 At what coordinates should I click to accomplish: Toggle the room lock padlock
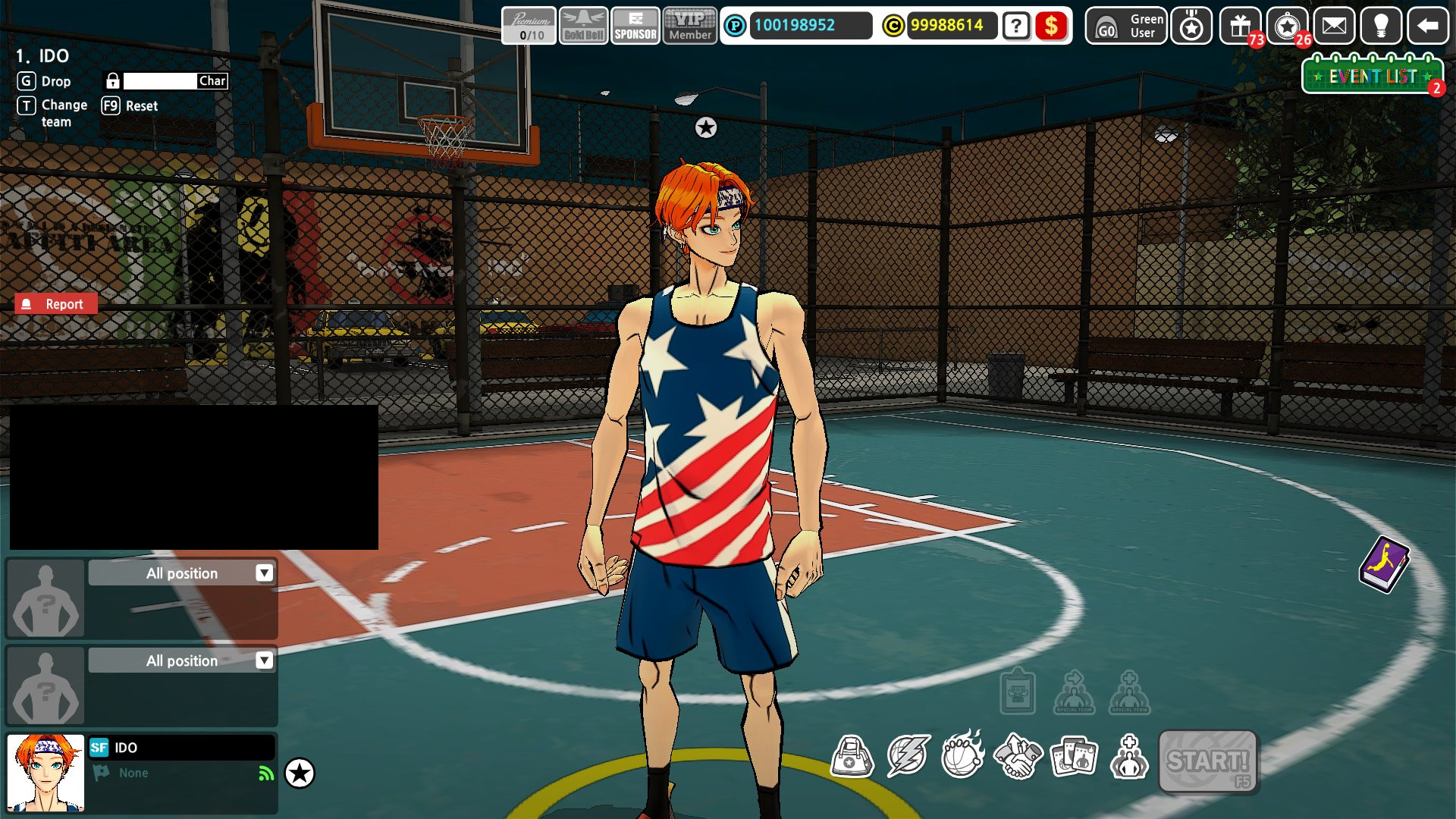(x=112, y=80)
